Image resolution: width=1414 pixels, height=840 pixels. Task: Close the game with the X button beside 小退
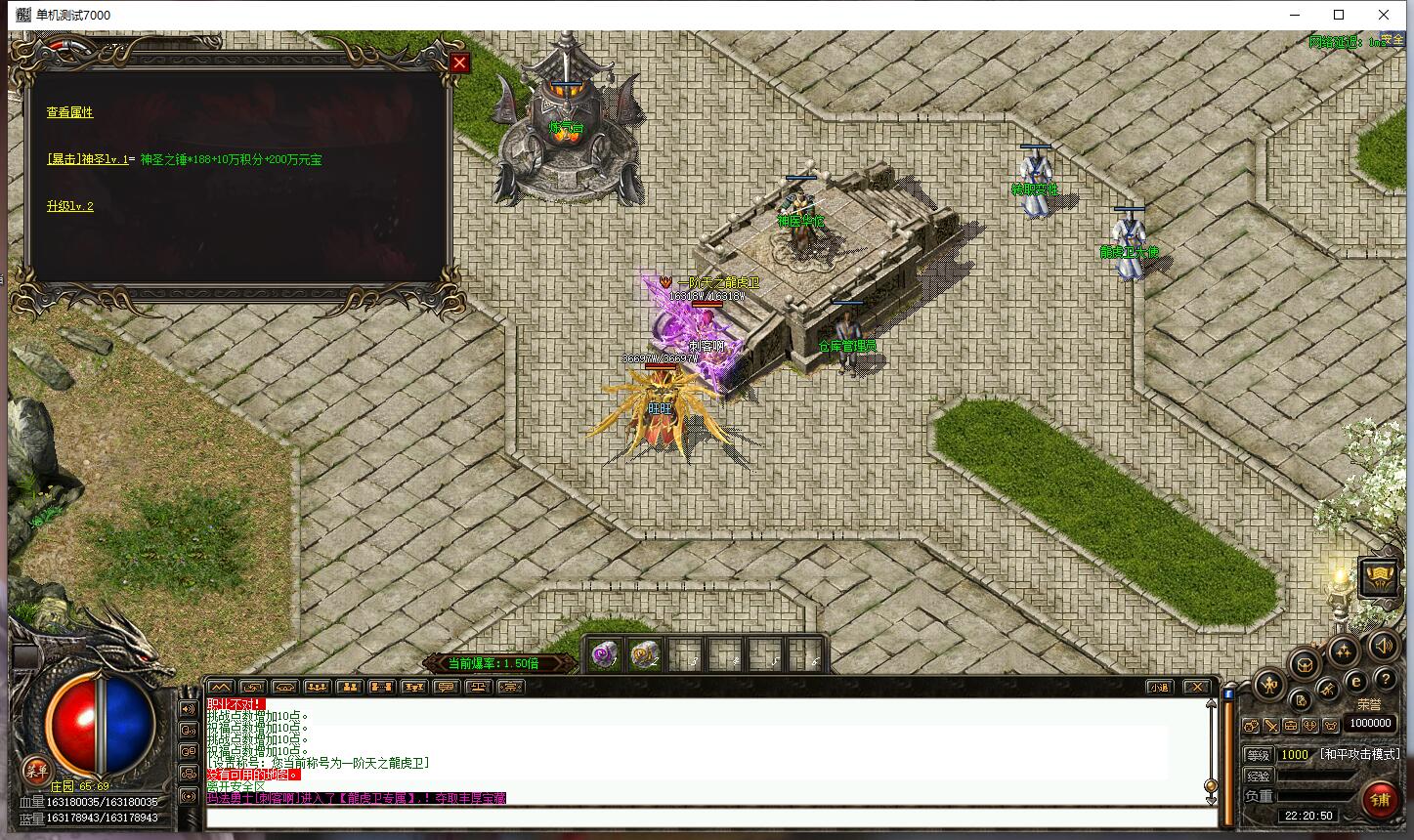click(x=1197, y=687)
